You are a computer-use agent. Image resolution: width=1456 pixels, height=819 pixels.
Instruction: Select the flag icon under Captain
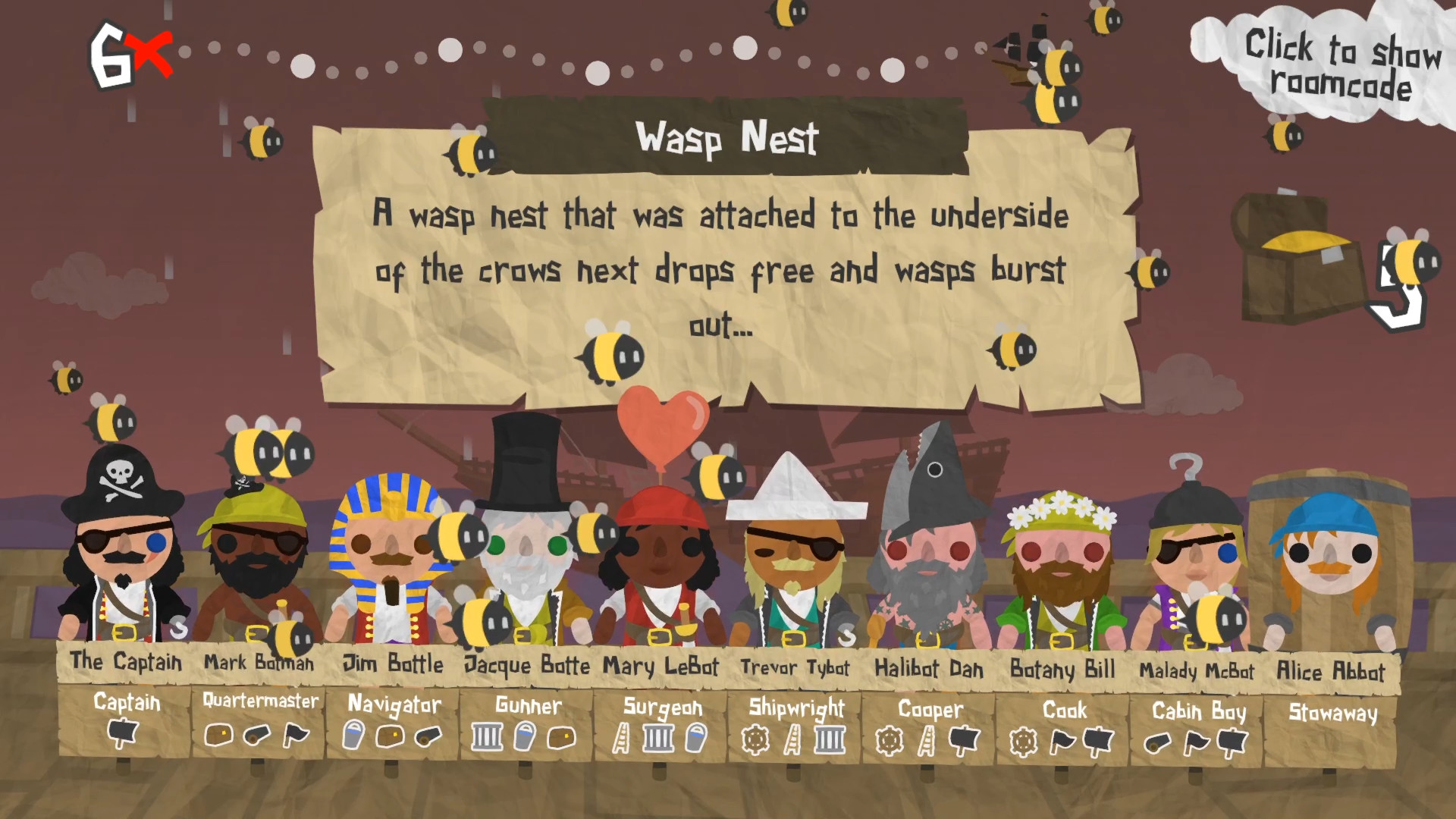[x=121, y=734]
